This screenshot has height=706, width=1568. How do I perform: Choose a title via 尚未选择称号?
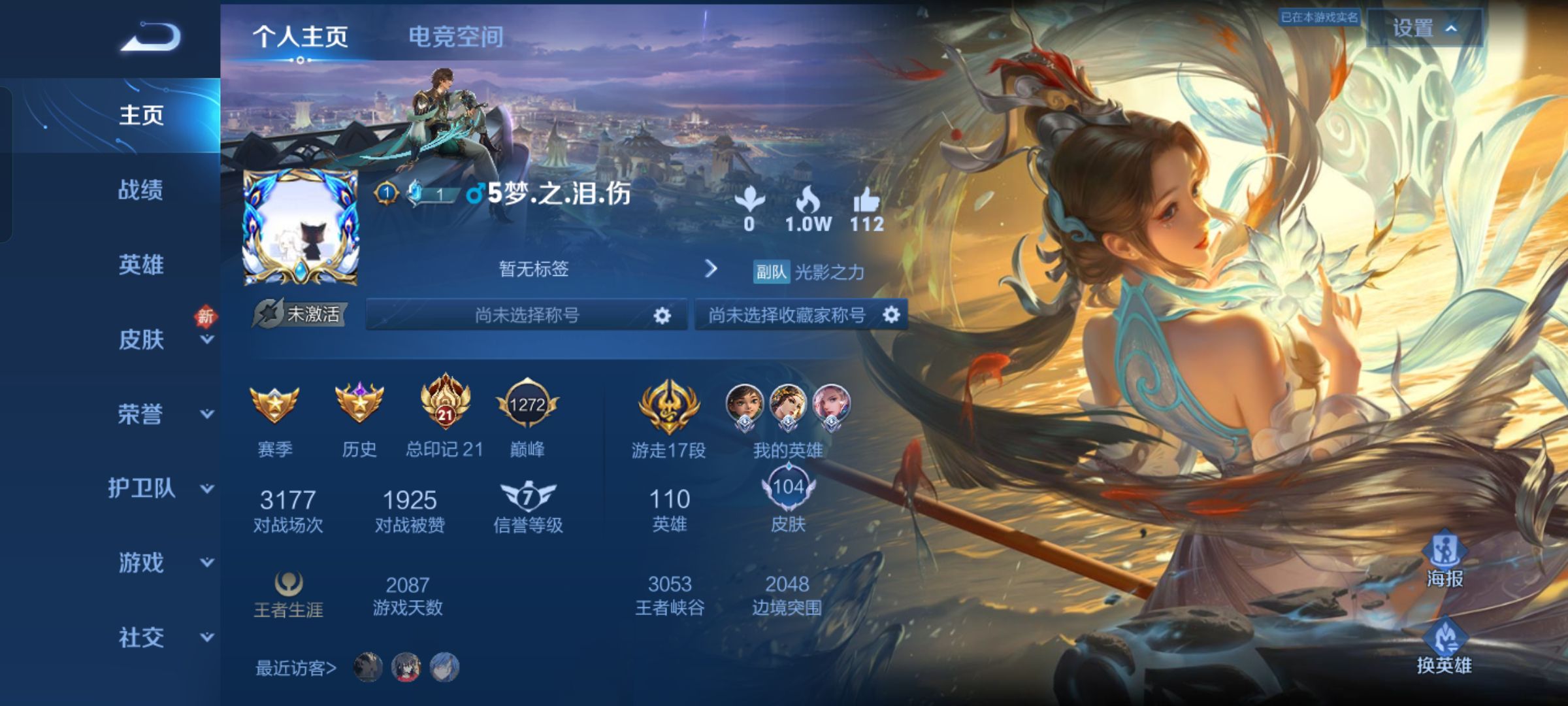click(527, 315)
